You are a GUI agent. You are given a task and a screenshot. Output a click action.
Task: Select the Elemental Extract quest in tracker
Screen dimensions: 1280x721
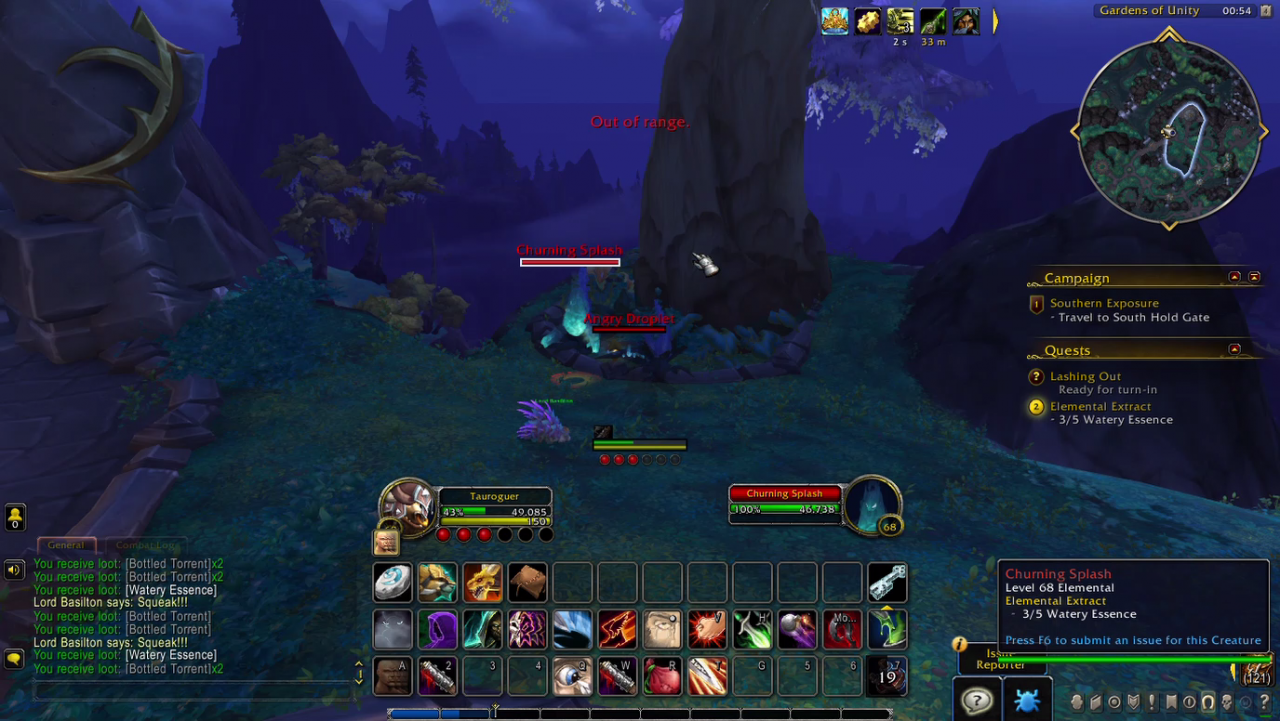point(1100,407)
